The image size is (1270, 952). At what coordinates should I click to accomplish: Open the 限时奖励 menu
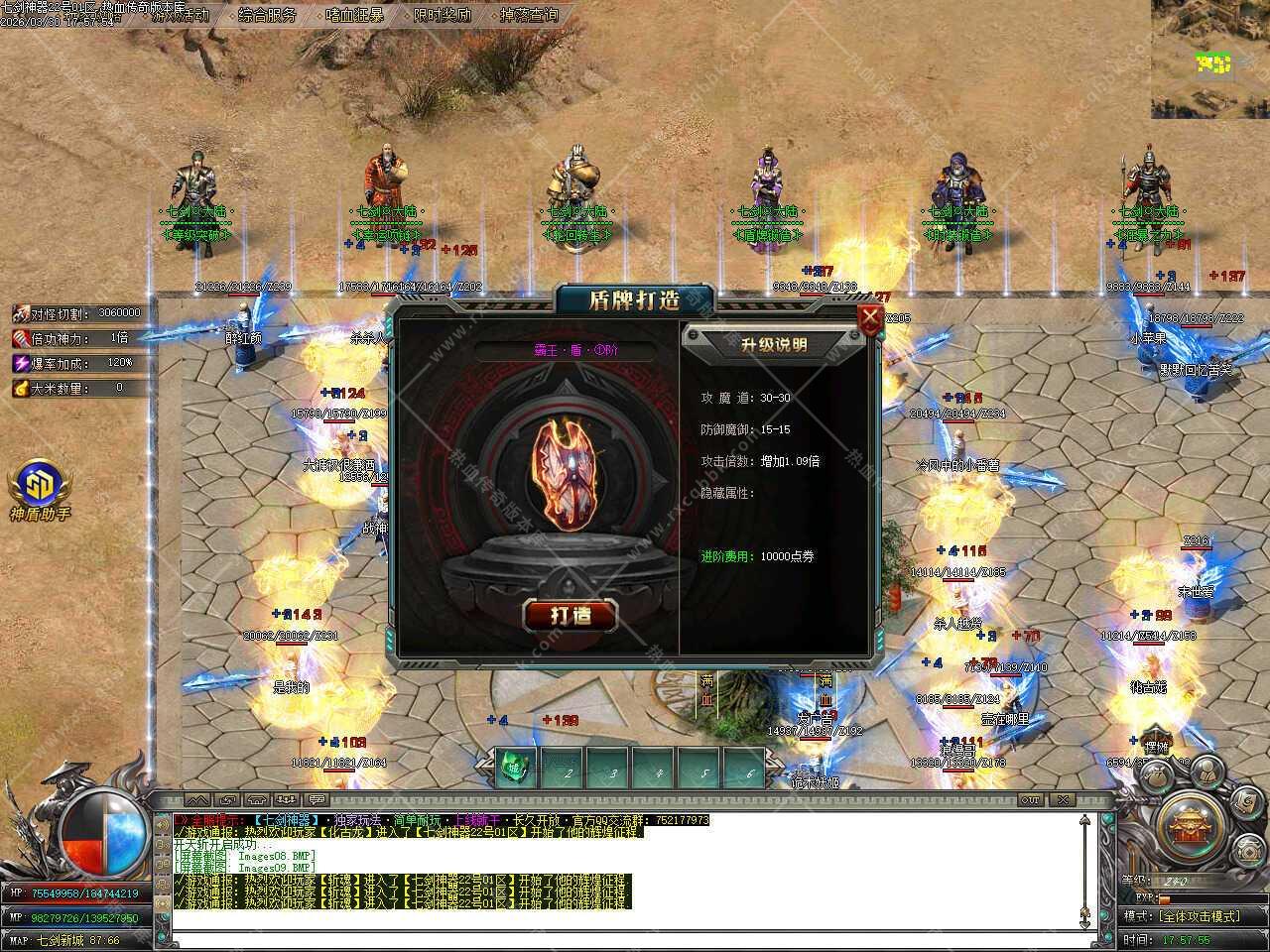443,15
